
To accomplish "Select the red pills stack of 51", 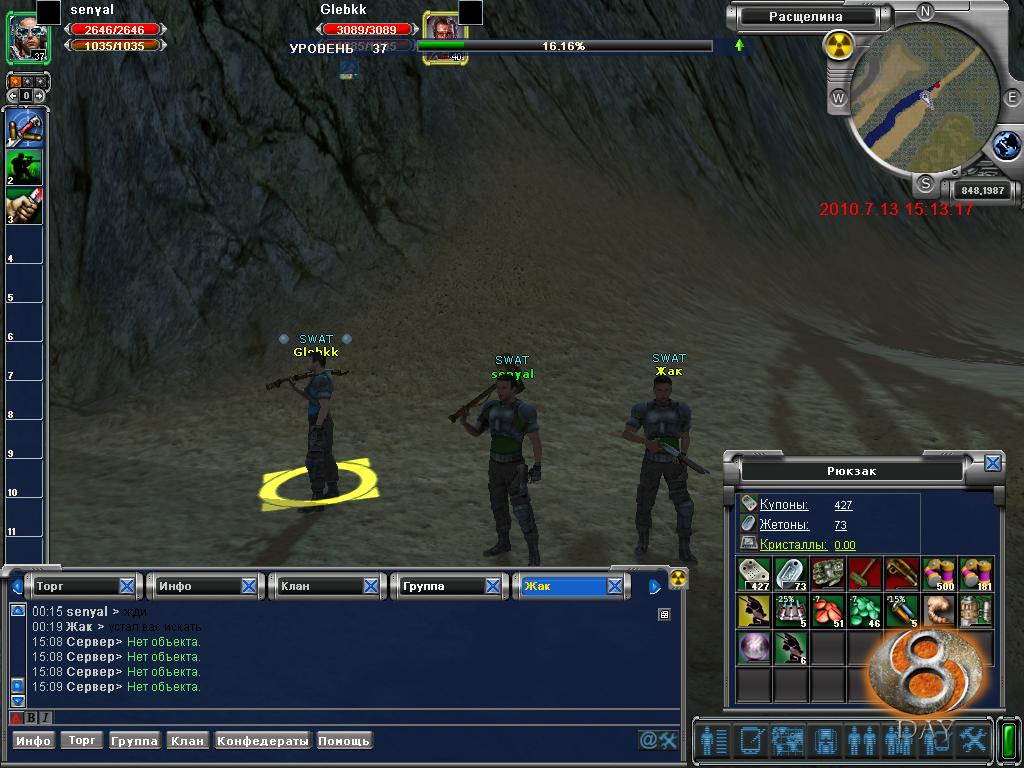I will point(828,611).
